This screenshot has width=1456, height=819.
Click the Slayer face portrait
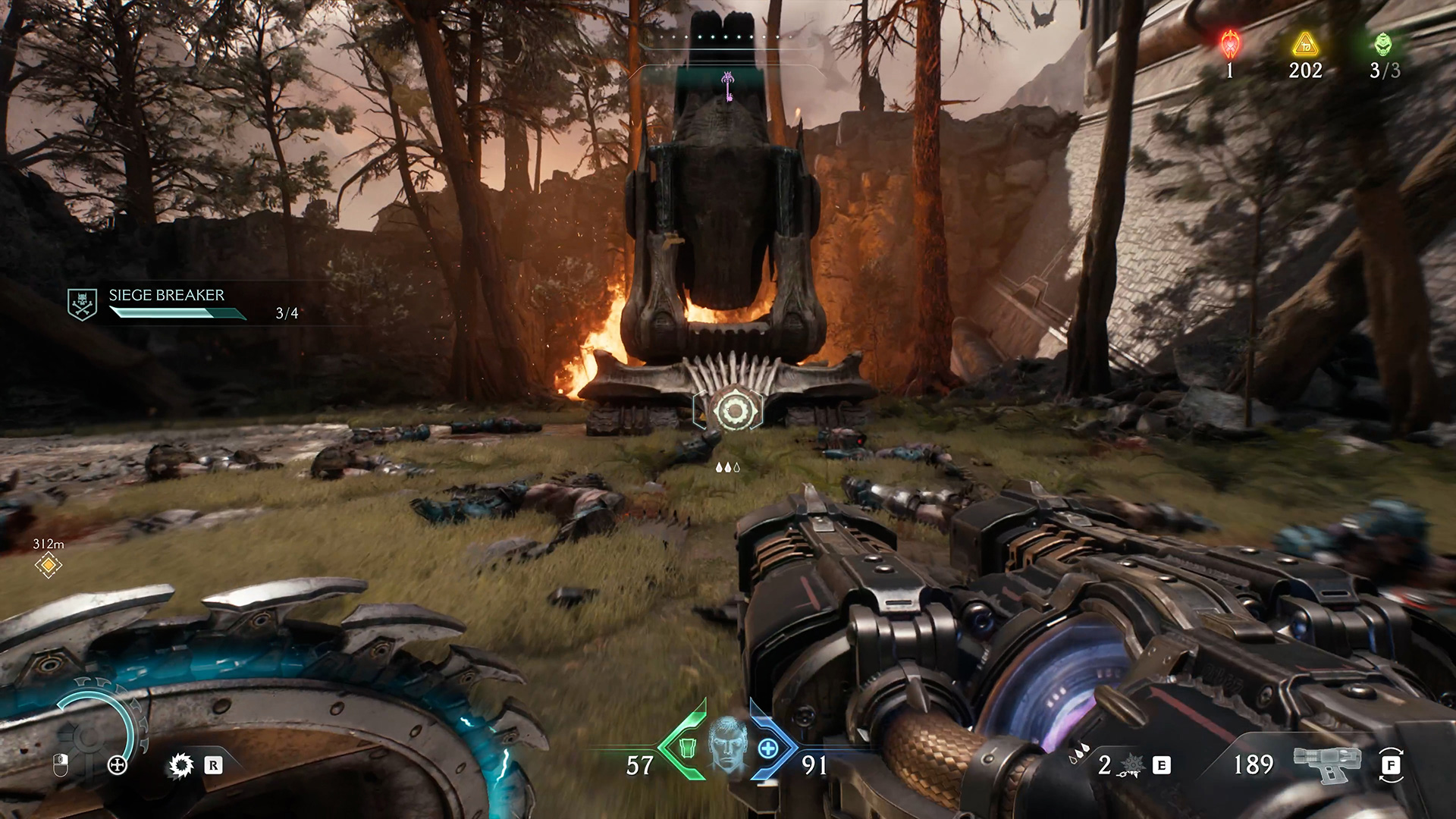tap(727, 747)
